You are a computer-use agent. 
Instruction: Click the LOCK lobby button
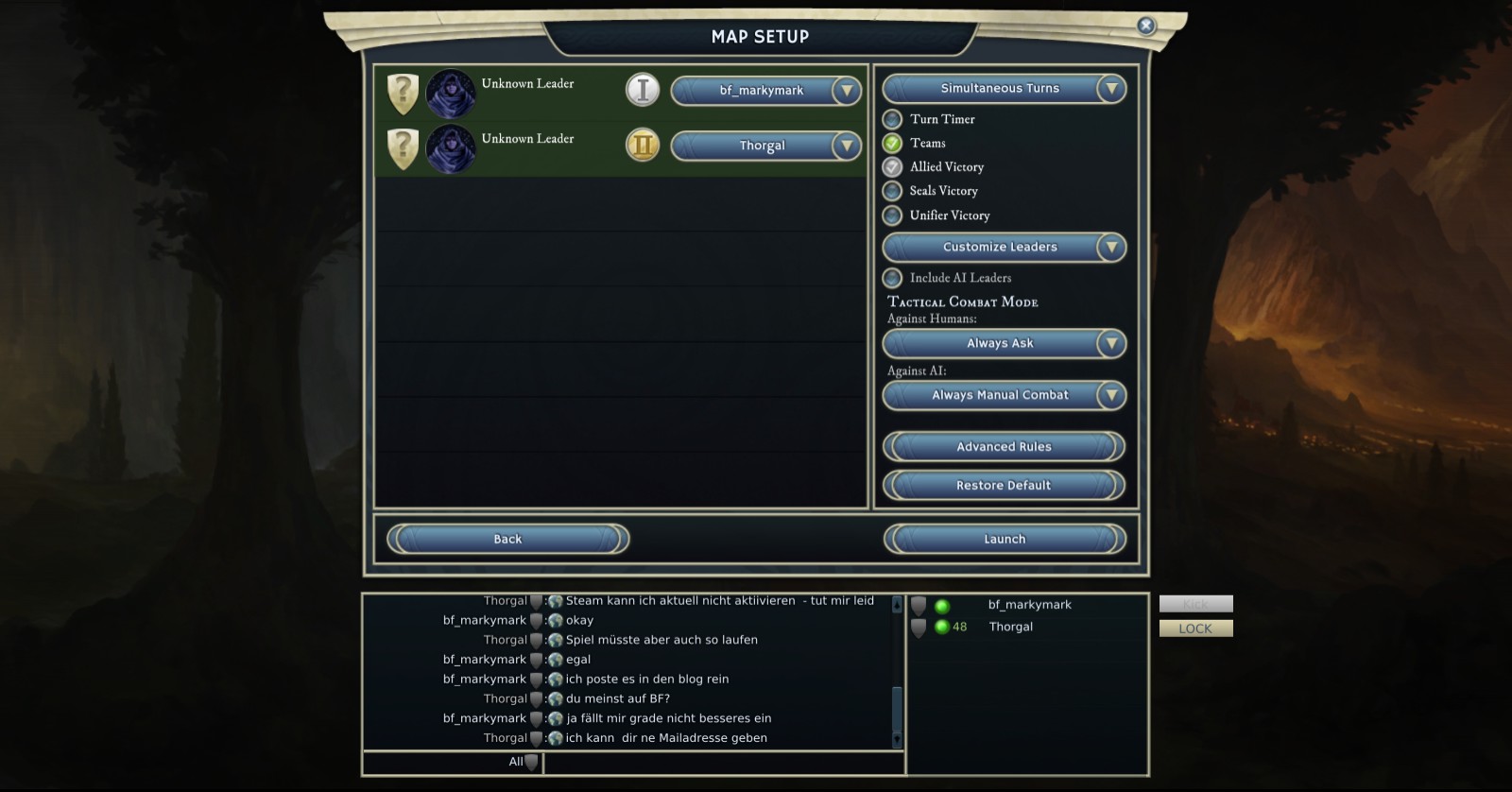[x=1195, y=628]
